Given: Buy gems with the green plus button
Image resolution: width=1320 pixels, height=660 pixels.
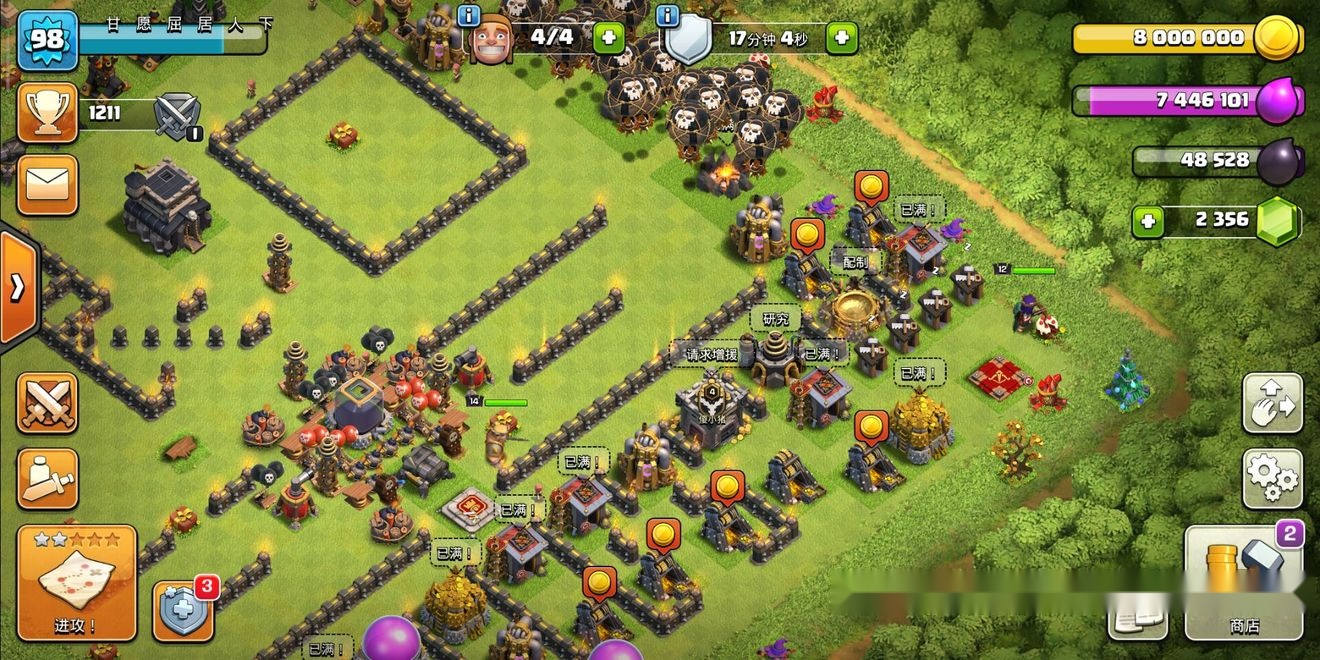Looking at the screenshot, I should coord(1148,221).
